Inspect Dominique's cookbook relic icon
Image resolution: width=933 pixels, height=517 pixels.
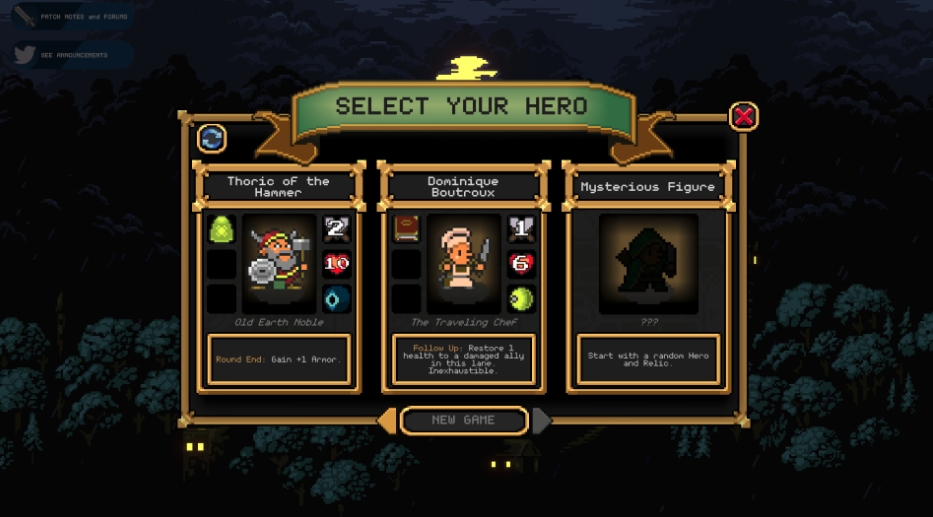pos(406,230)
